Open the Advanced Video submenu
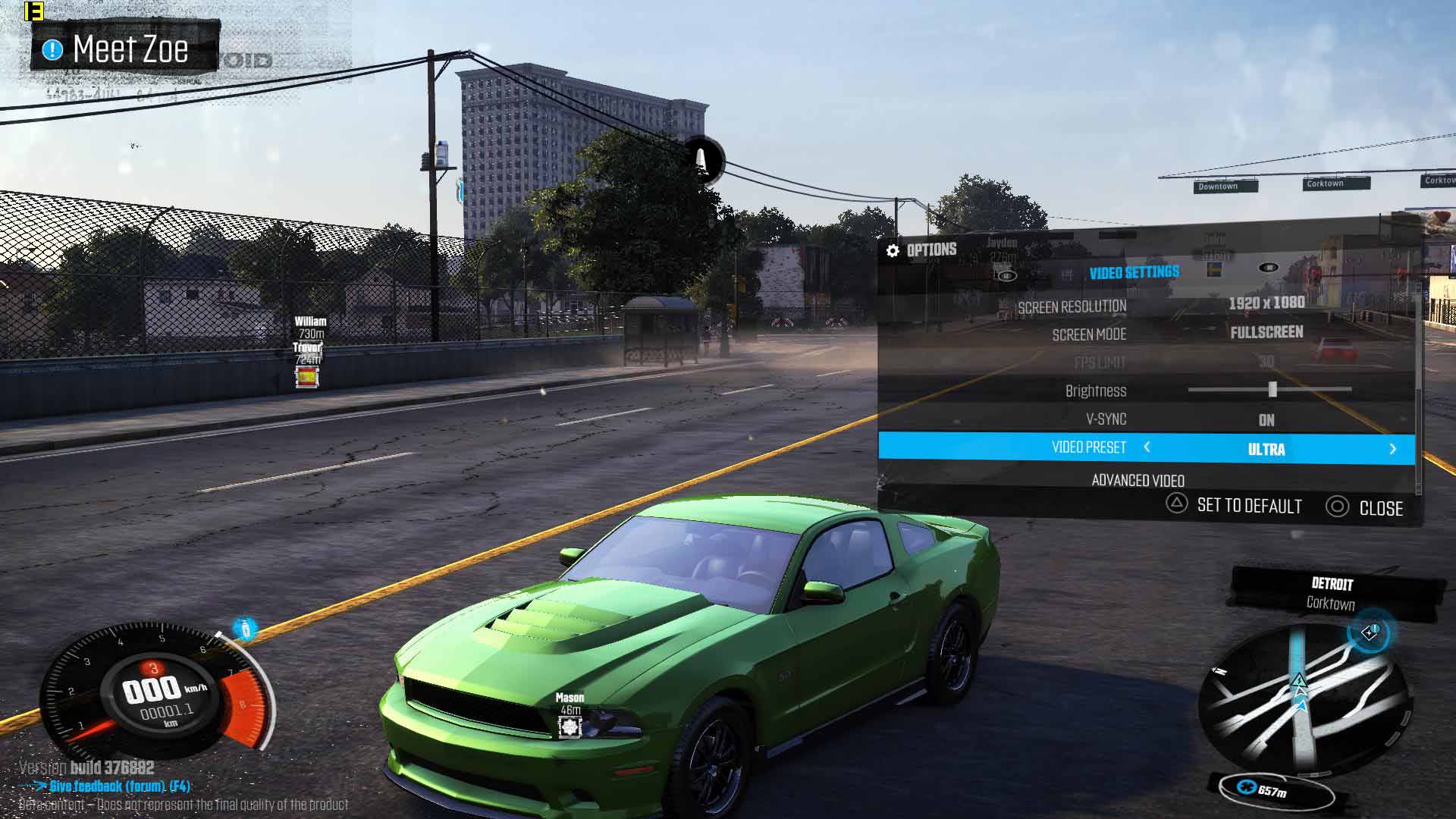The image size is (1456, 819). (1137, 480)
